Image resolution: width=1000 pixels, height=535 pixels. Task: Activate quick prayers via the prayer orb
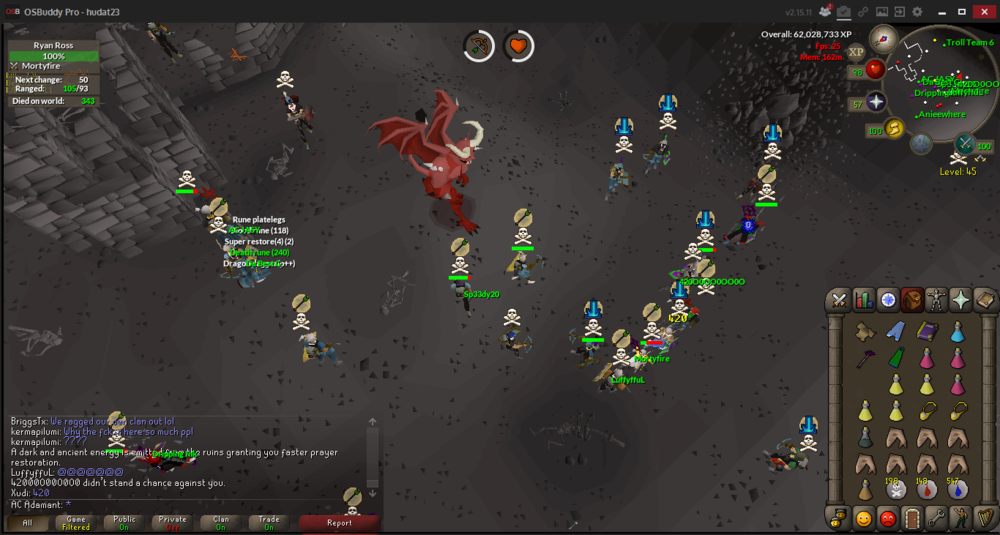(x=875, y=102)
